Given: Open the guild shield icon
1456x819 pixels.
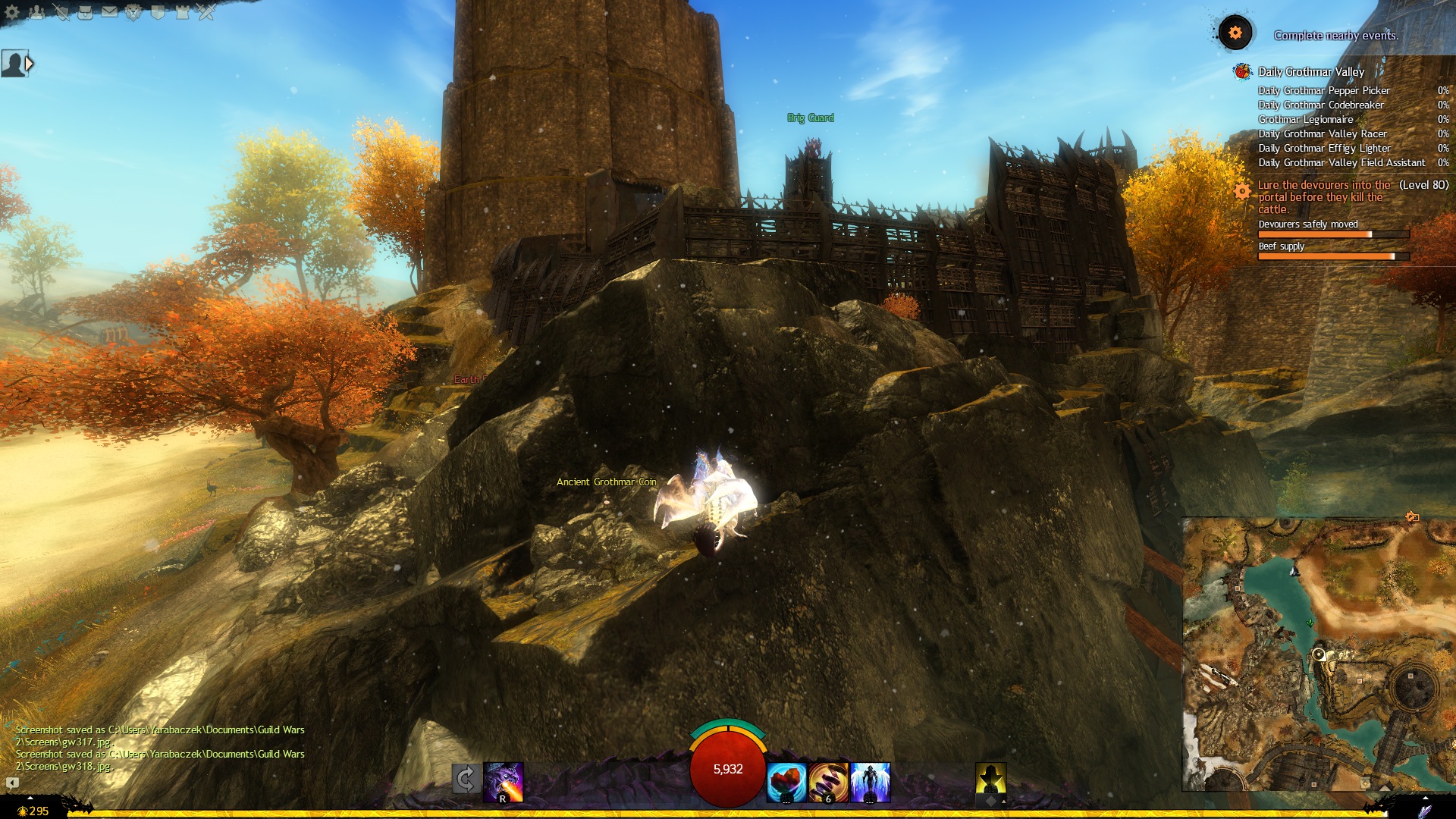Looking at the screenshot, I should tap(158, 12).
